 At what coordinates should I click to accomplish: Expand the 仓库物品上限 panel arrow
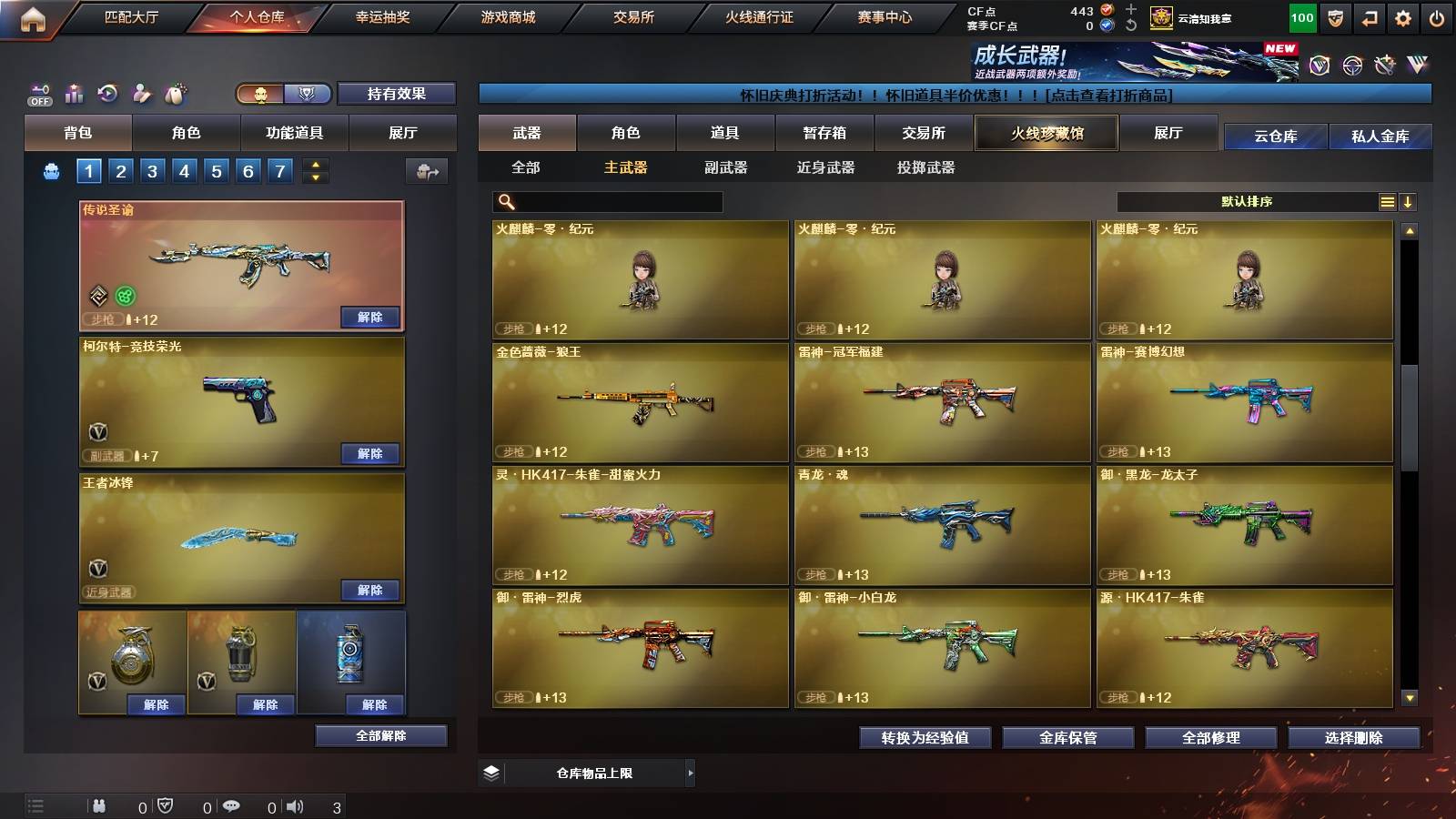[692, 773]
